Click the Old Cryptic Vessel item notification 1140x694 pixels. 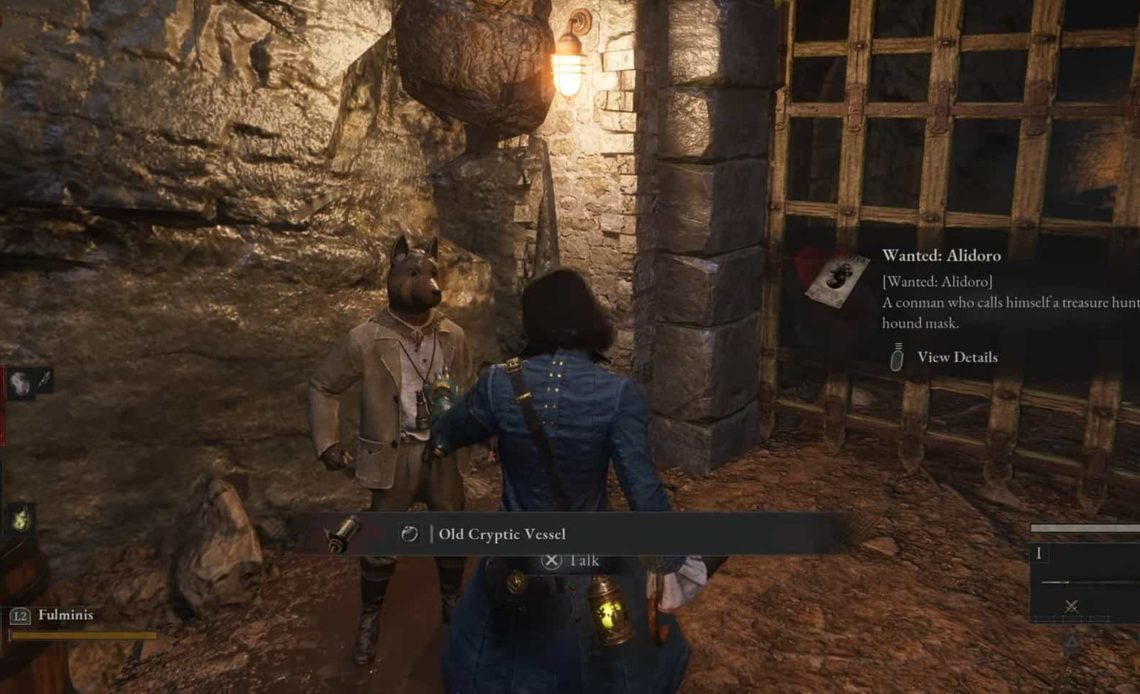pyautogui.click(x=502, y=534)
